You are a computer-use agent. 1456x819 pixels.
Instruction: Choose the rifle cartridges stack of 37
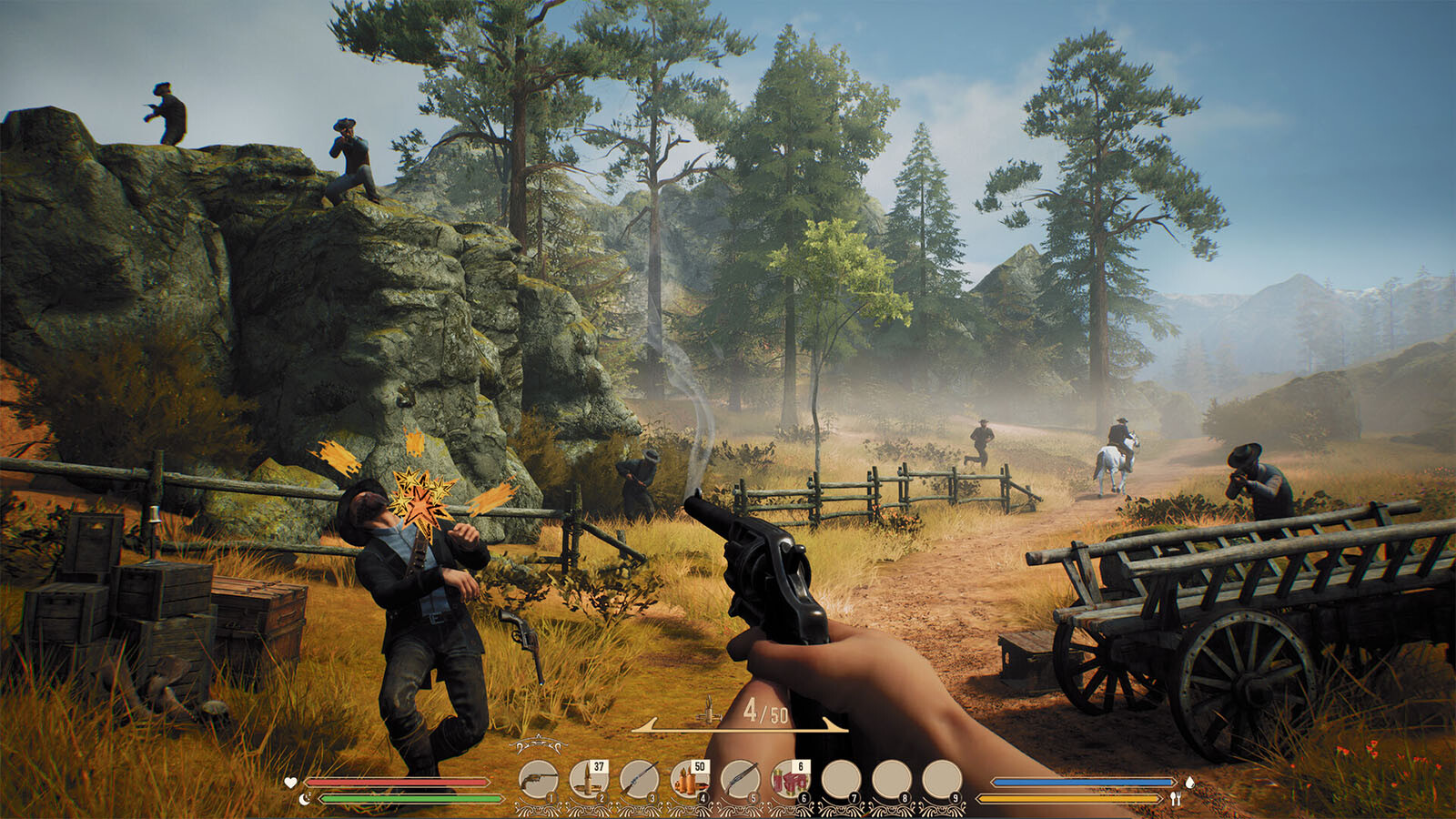[x=589, y=780]
